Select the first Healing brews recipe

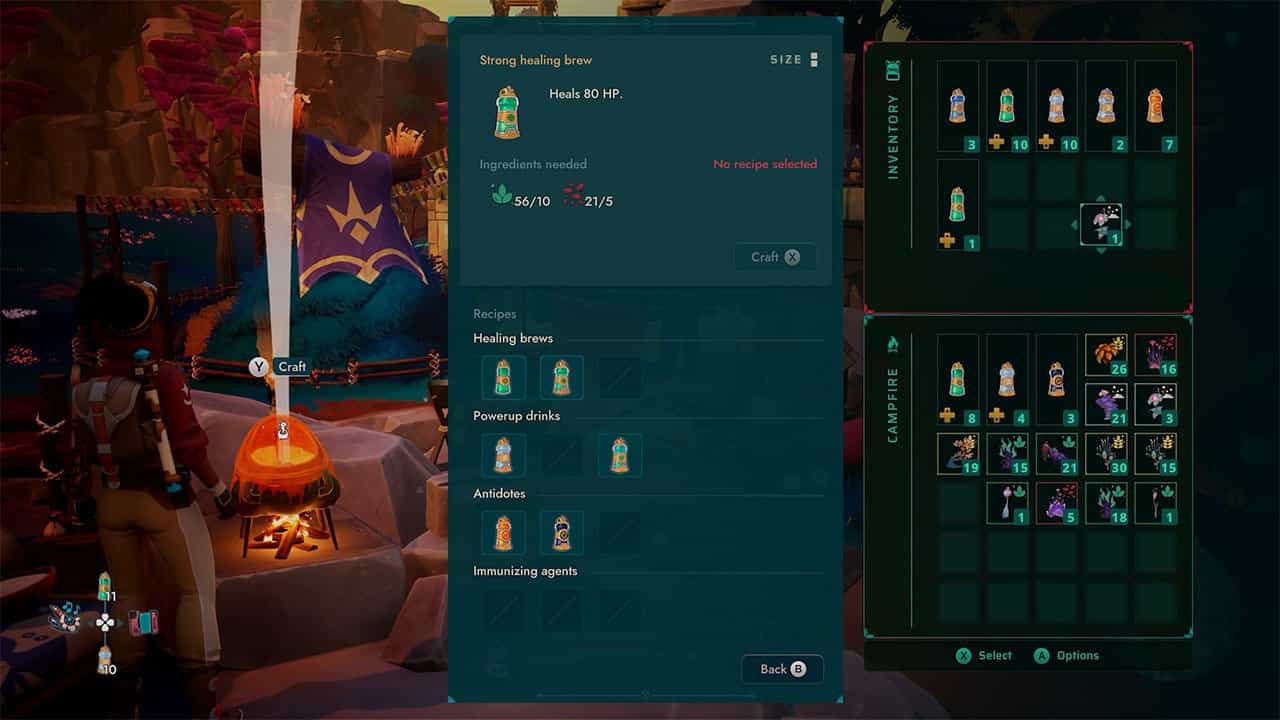(503, 377)
